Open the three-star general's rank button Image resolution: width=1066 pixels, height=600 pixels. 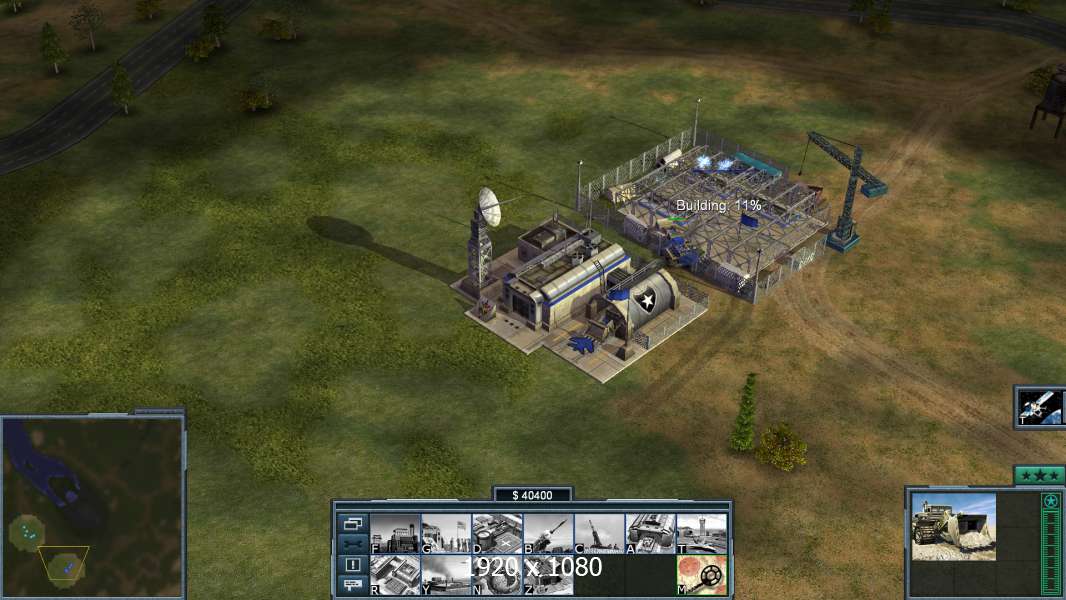pos(1039,475)
